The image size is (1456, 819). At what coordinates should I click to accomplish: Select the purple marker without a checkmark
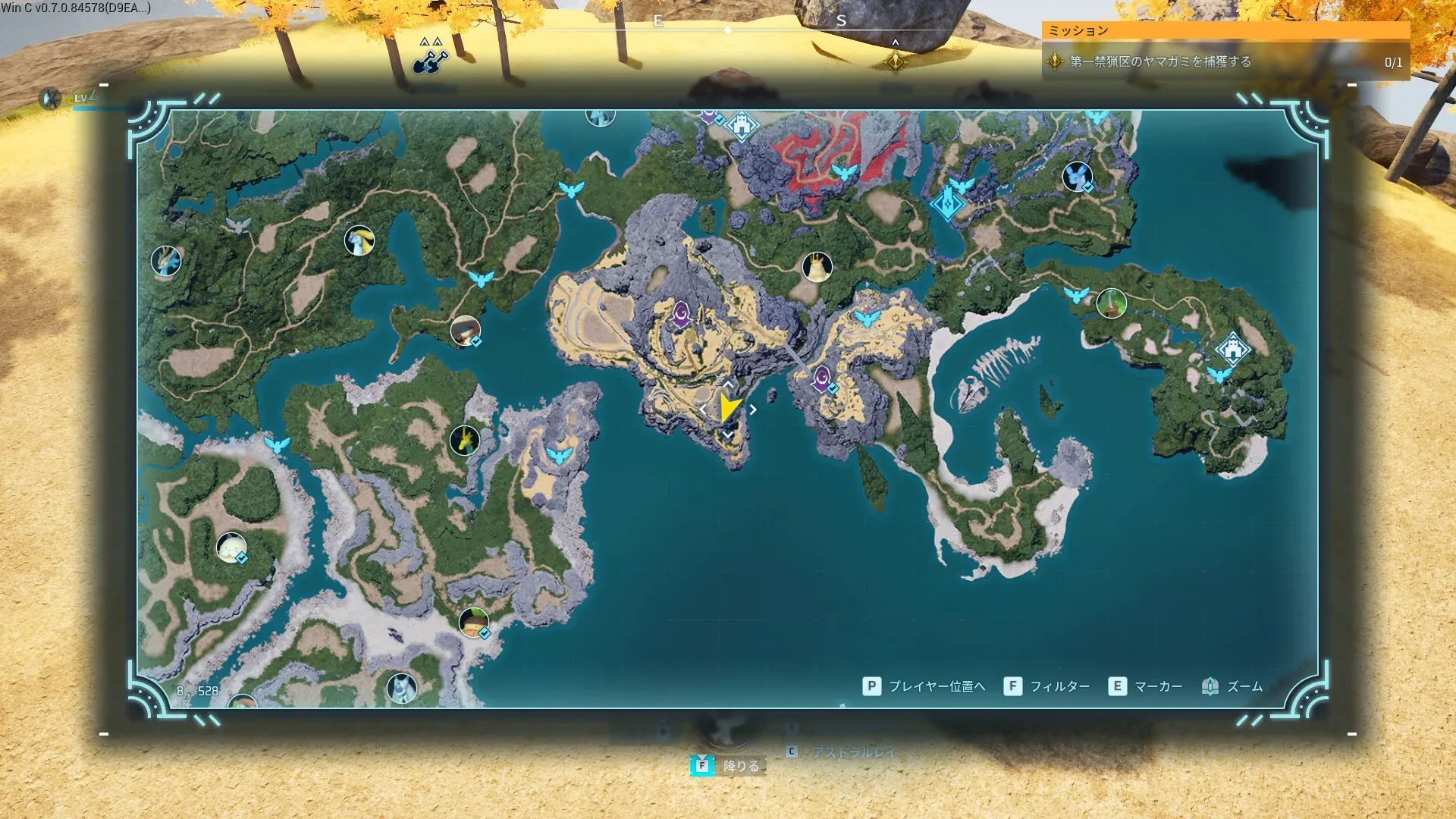pos(681,314)
